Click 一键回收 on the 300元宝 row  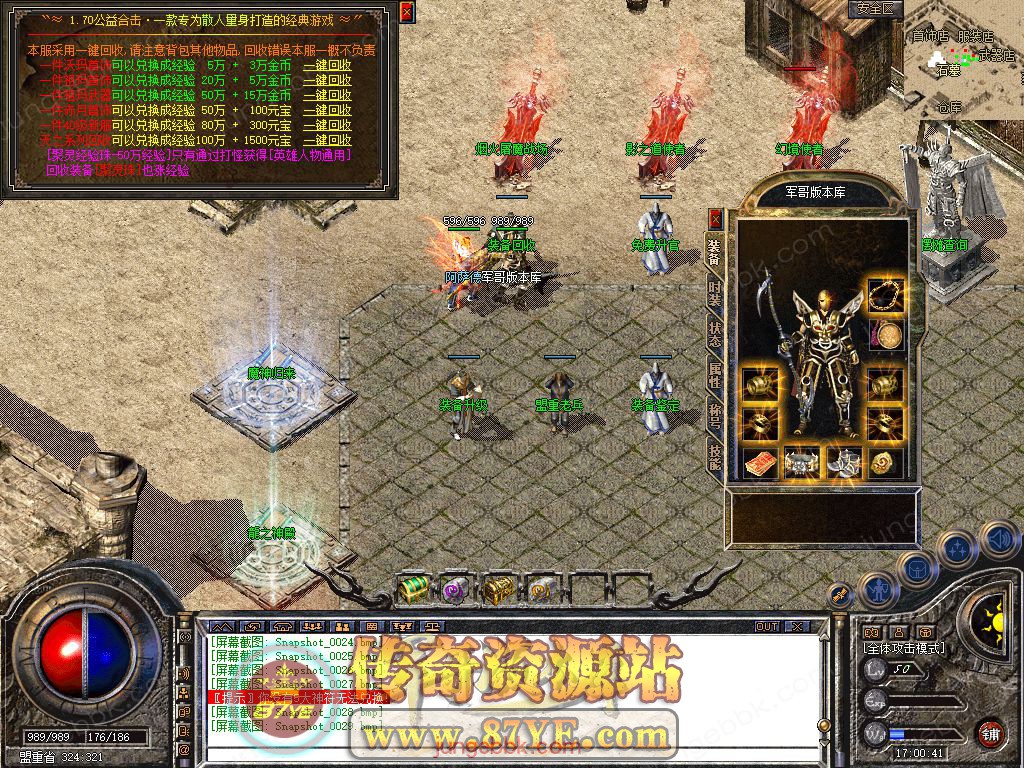[x=327, y=126]
